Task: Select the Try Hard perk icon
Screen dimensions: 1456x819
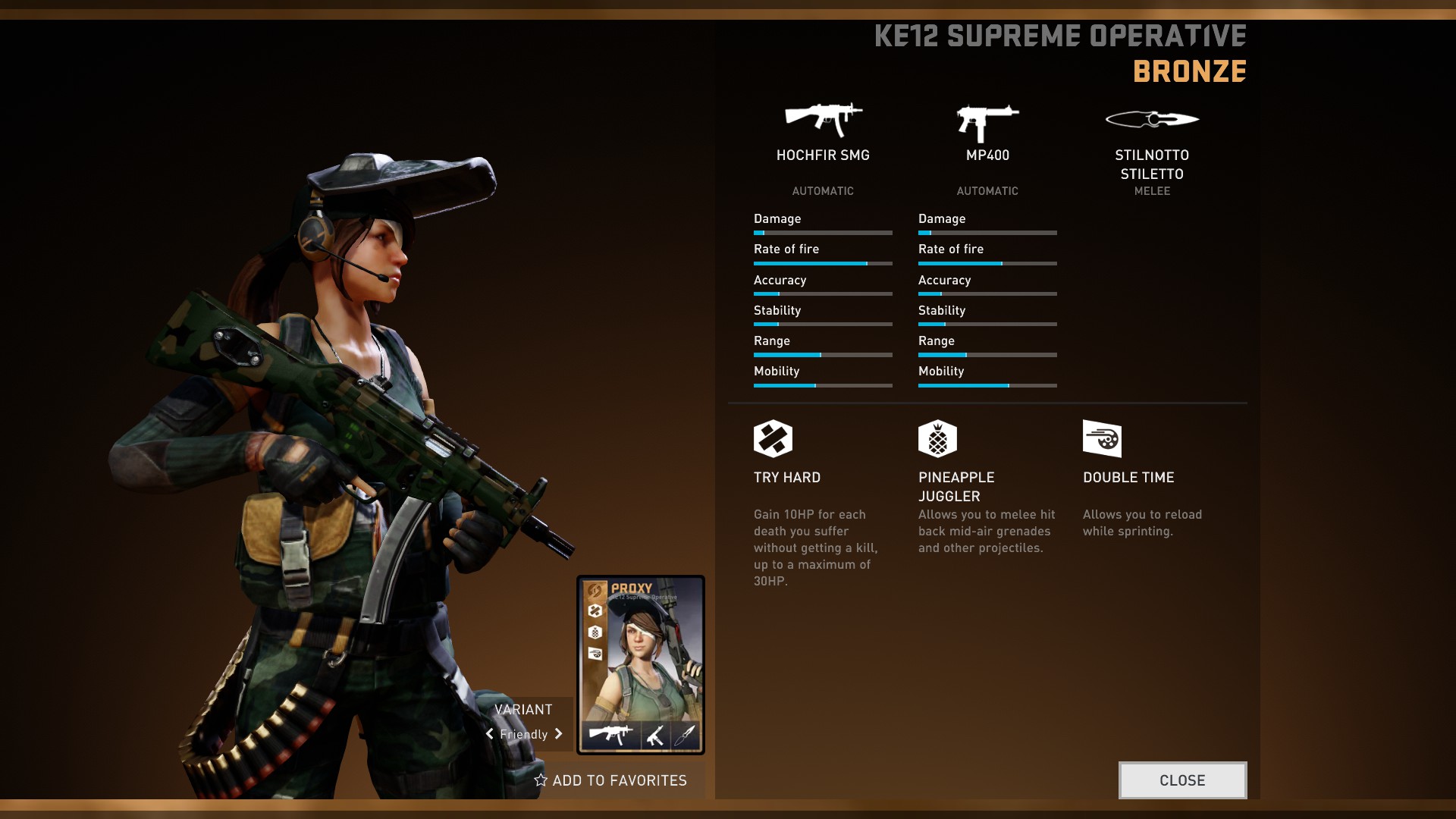Action: [x=773, y=438]
